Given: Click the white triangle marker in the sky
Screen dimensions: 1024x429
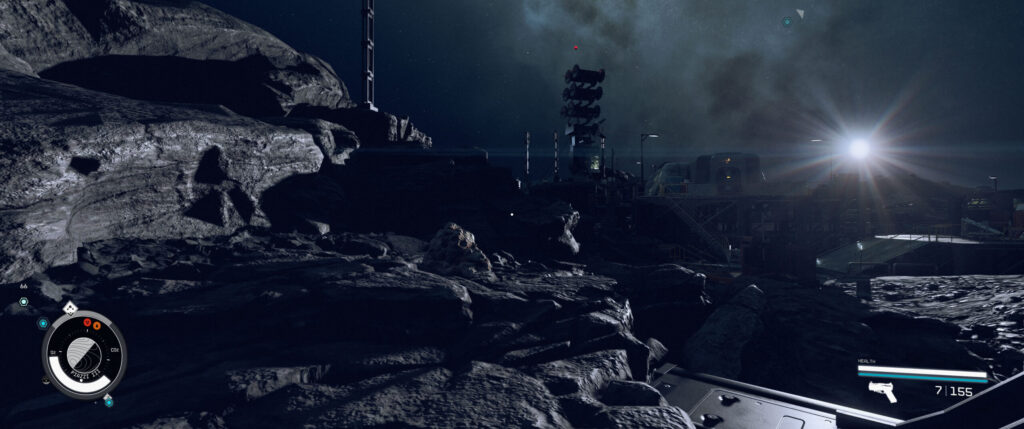Looking at the screenshot, I should coord(800,14).
